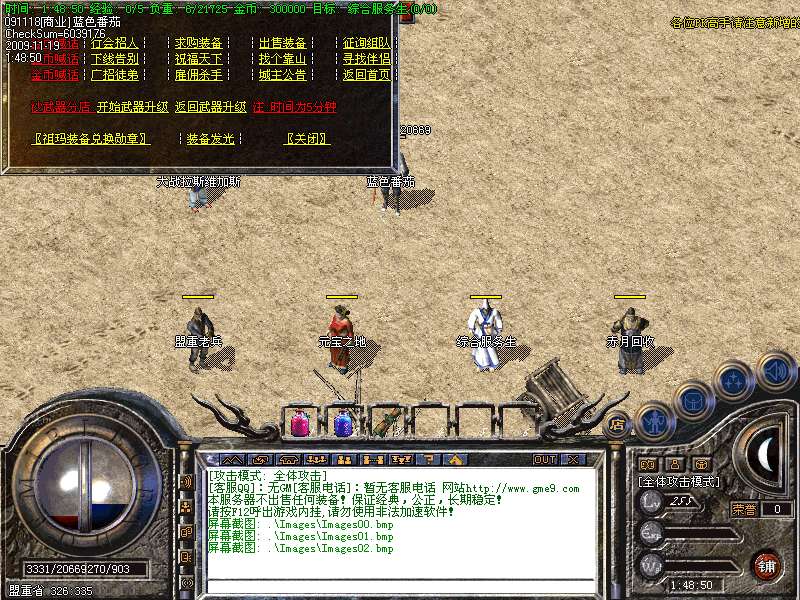Select the 装备发光 equipment glow option
The height and width of the screenshot is (600, 800).
click(210, 139)
